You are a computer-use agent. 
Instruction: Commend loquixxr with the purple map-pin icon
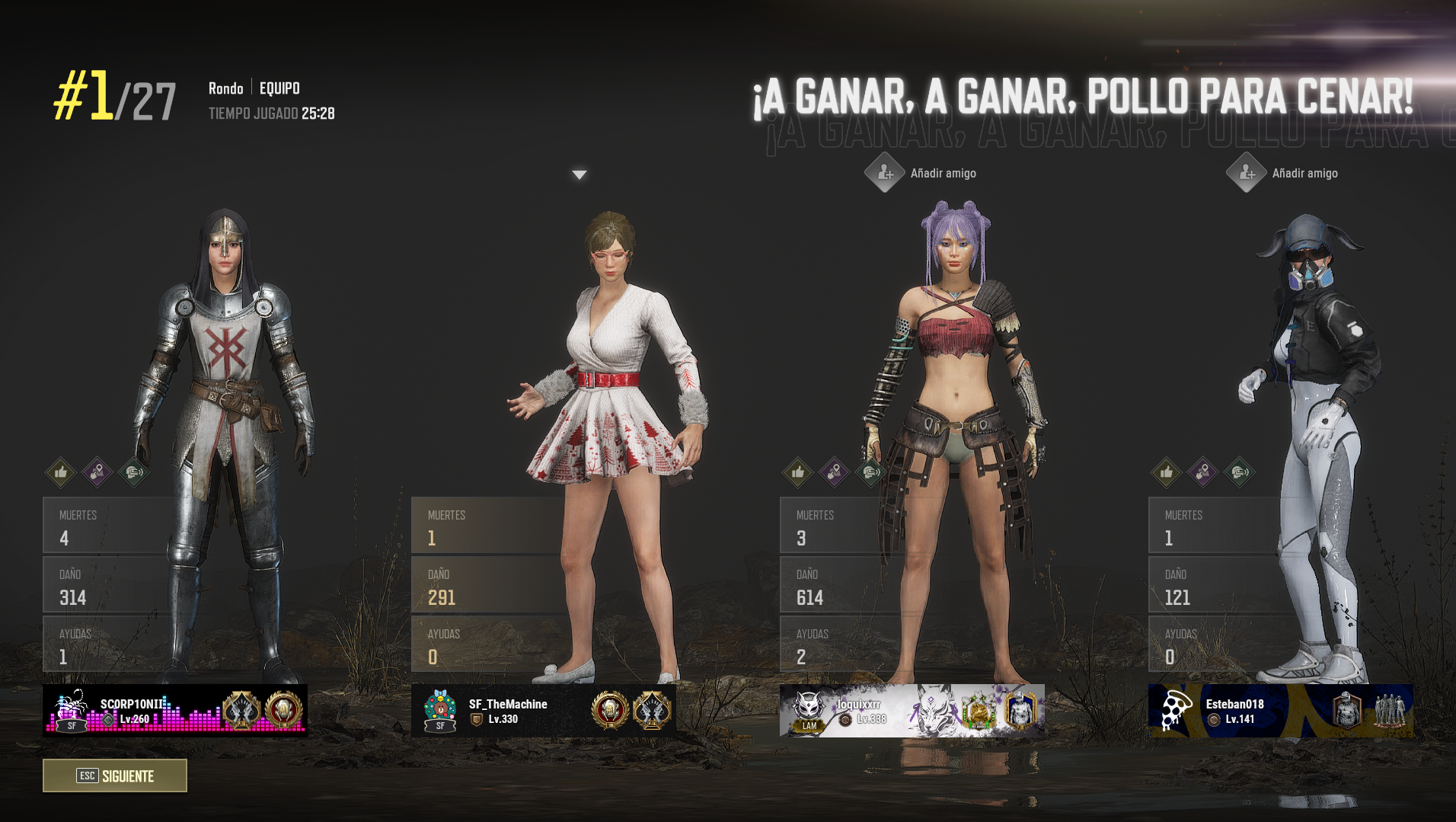pos(834,472)
